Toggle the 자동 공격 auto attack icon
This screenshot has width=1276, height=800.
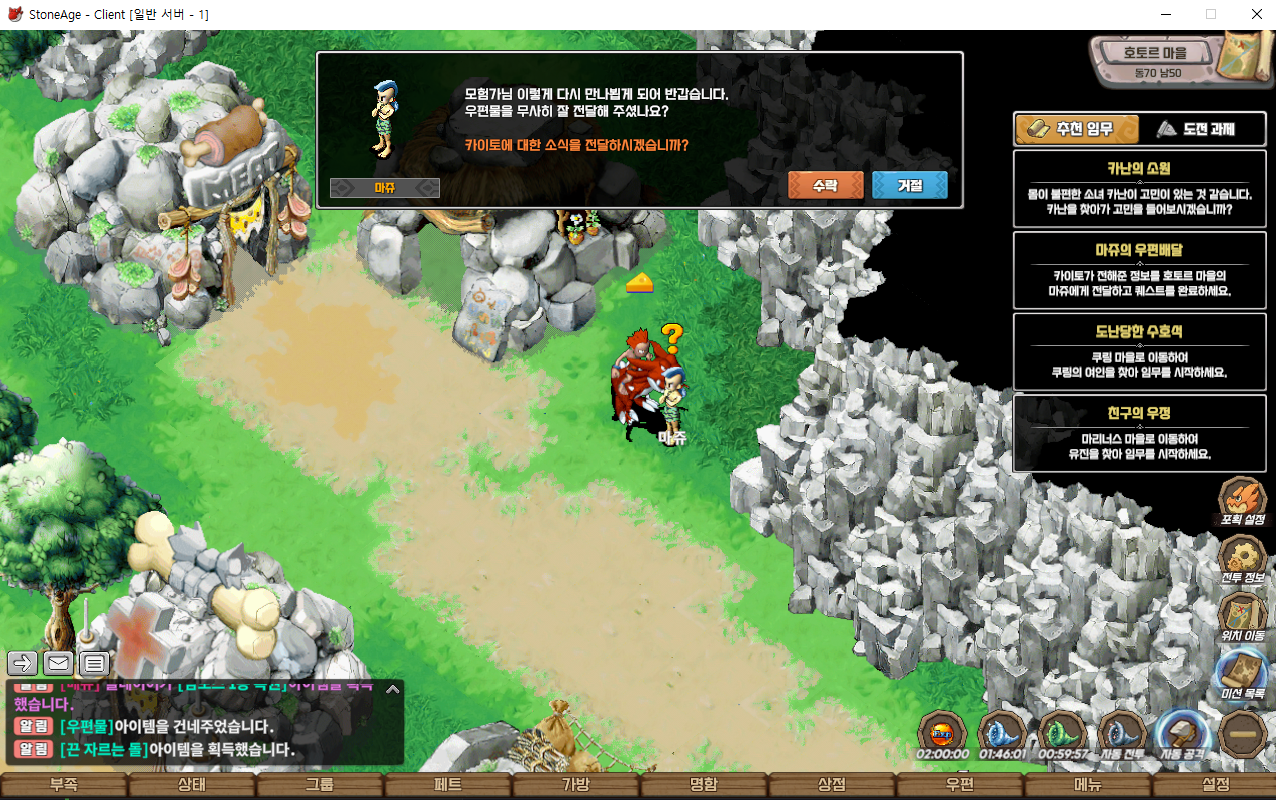point(1182,735)
